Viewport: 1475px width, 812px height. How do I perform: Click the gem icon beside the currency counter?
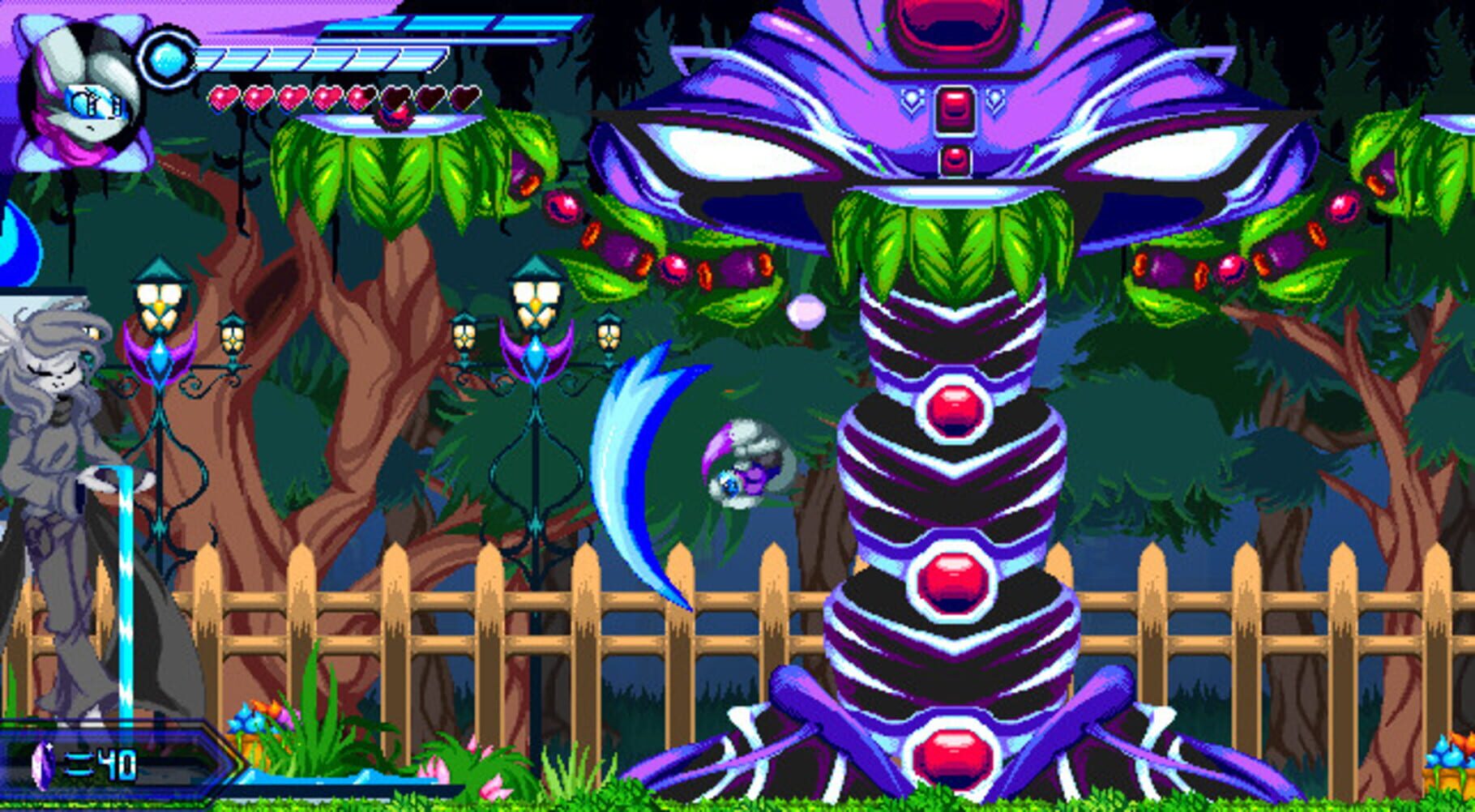[42, 763]
